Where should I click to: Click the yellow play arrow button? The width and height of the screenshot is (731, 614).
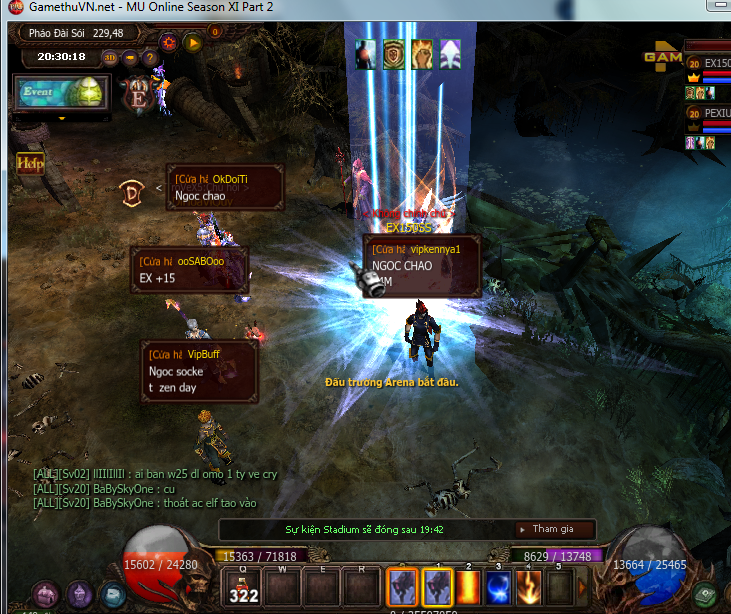192,42
